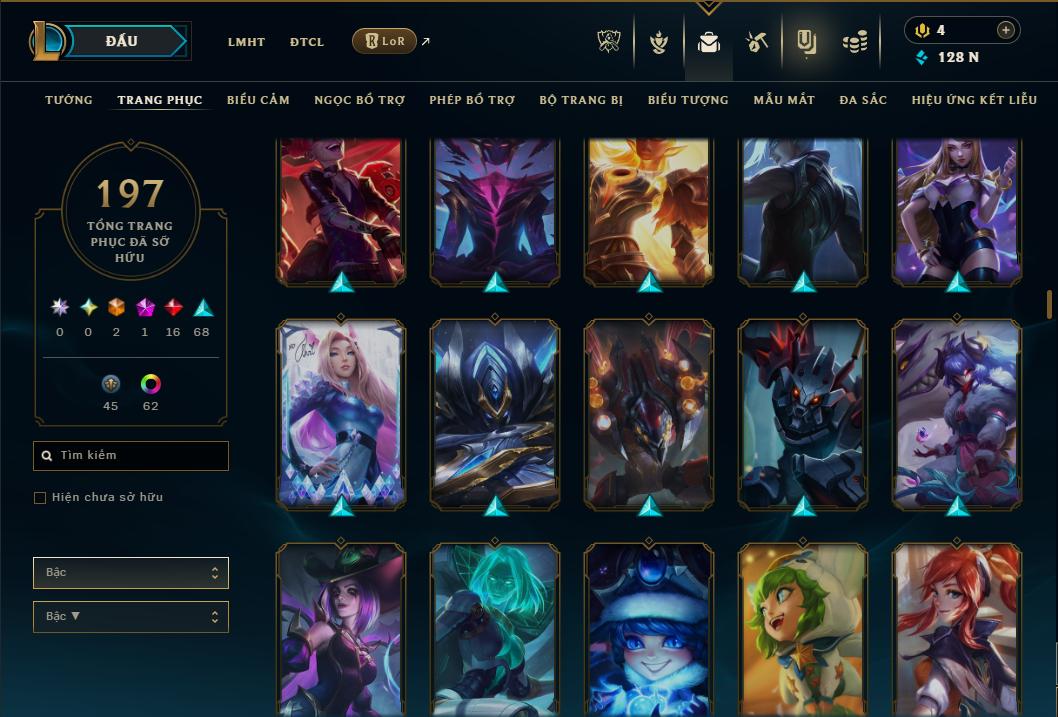This screenshot has height=717, width=1058.
Task: Select the green-haired girl in onesie skin
Action: point(803,630)
